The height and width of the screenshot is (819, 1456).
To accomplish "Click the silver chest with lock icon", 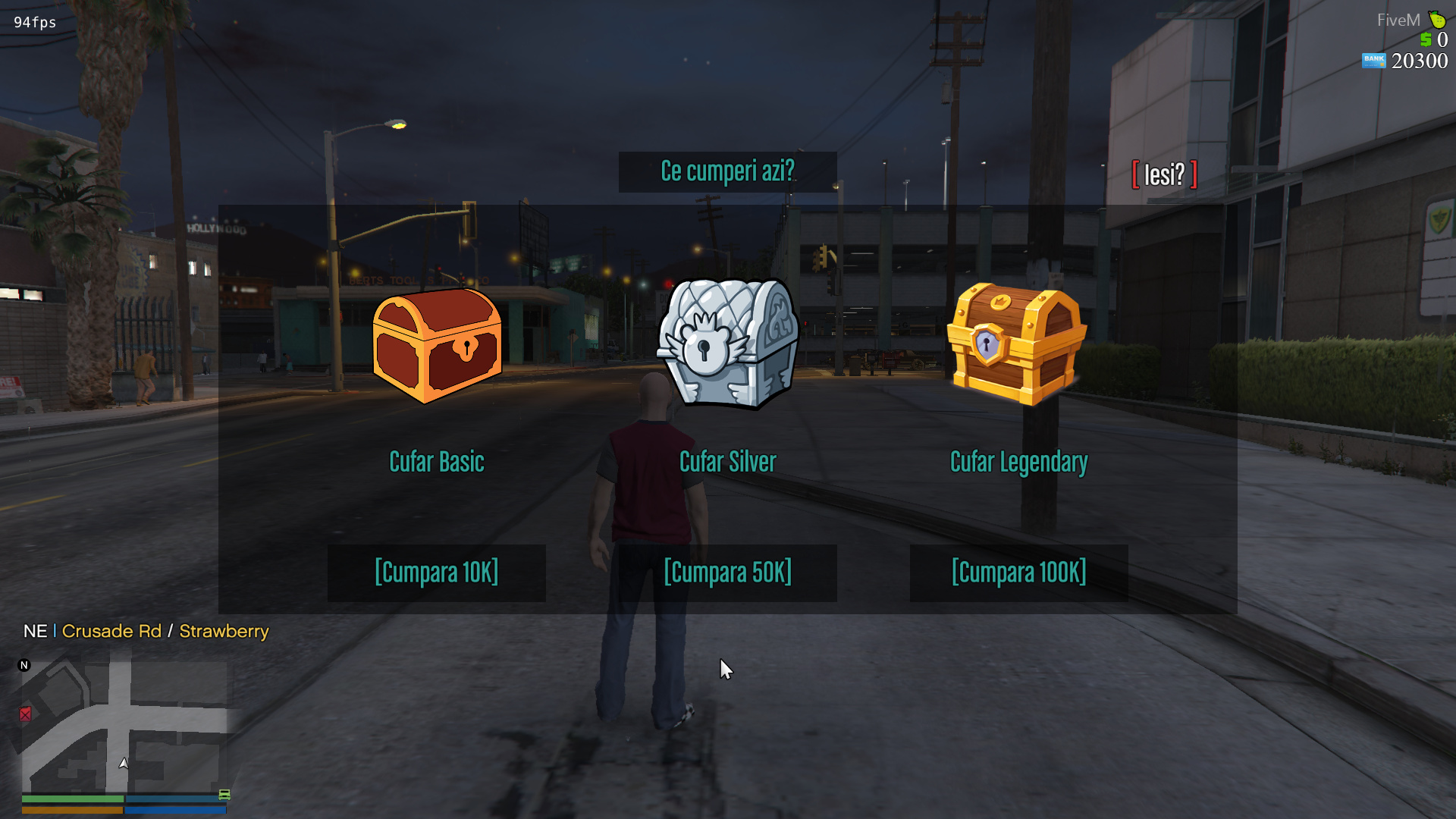I will (x=726, y=341).
